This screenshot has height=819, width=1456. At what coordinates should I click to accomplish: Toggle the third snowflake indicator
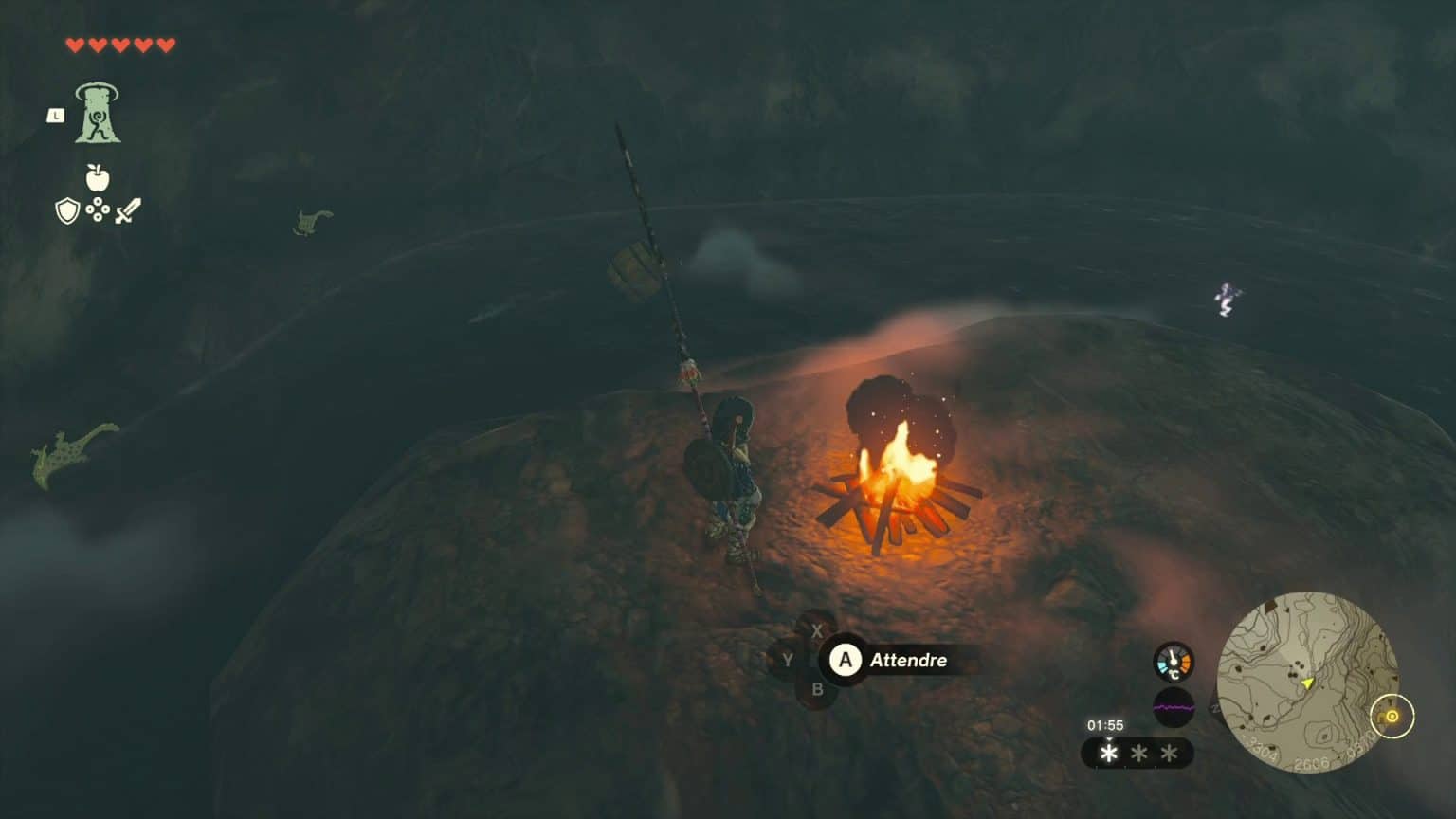1170,751
